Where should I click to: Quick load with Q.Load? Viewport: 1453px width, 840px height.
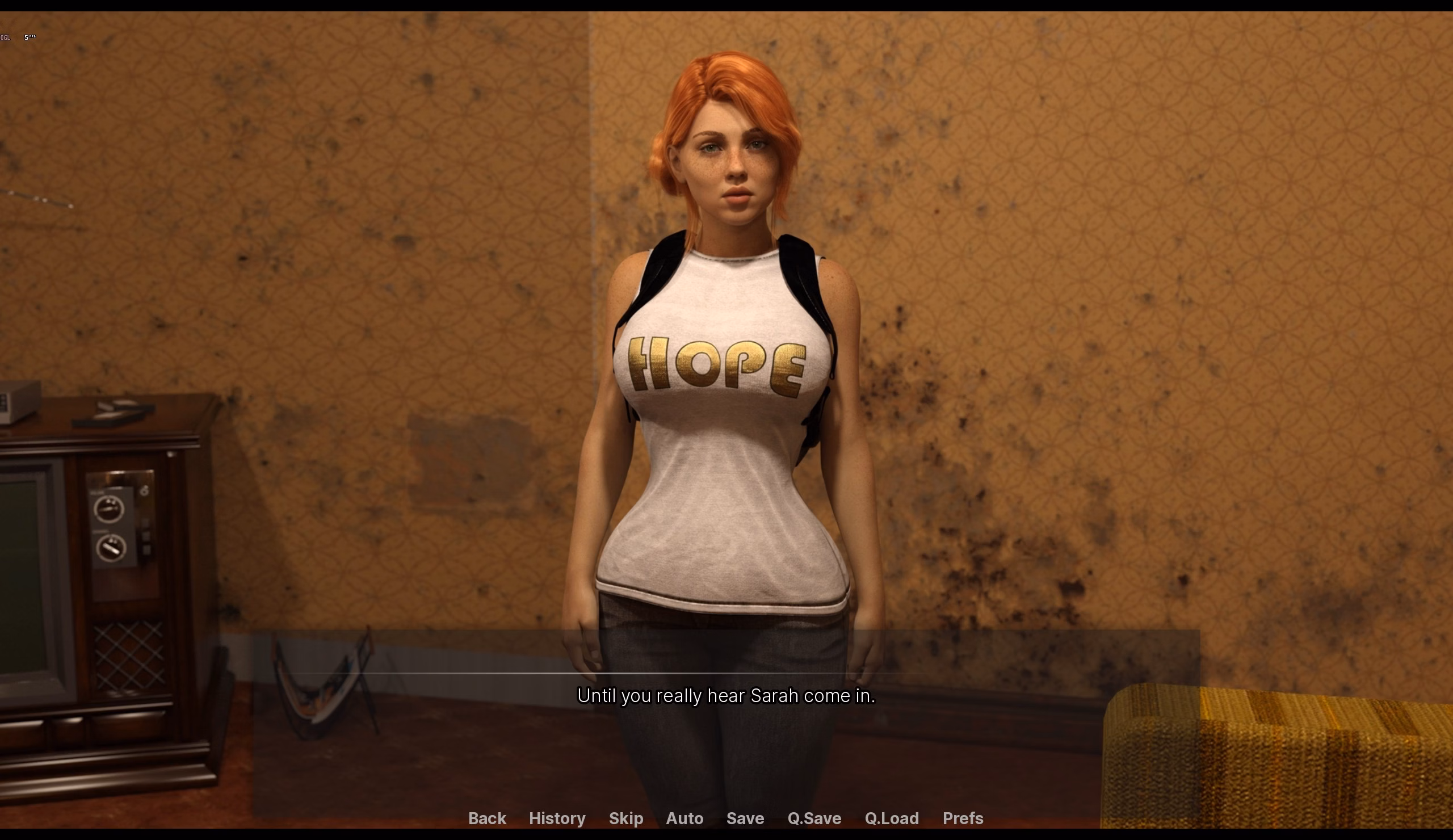click(892, 818)
